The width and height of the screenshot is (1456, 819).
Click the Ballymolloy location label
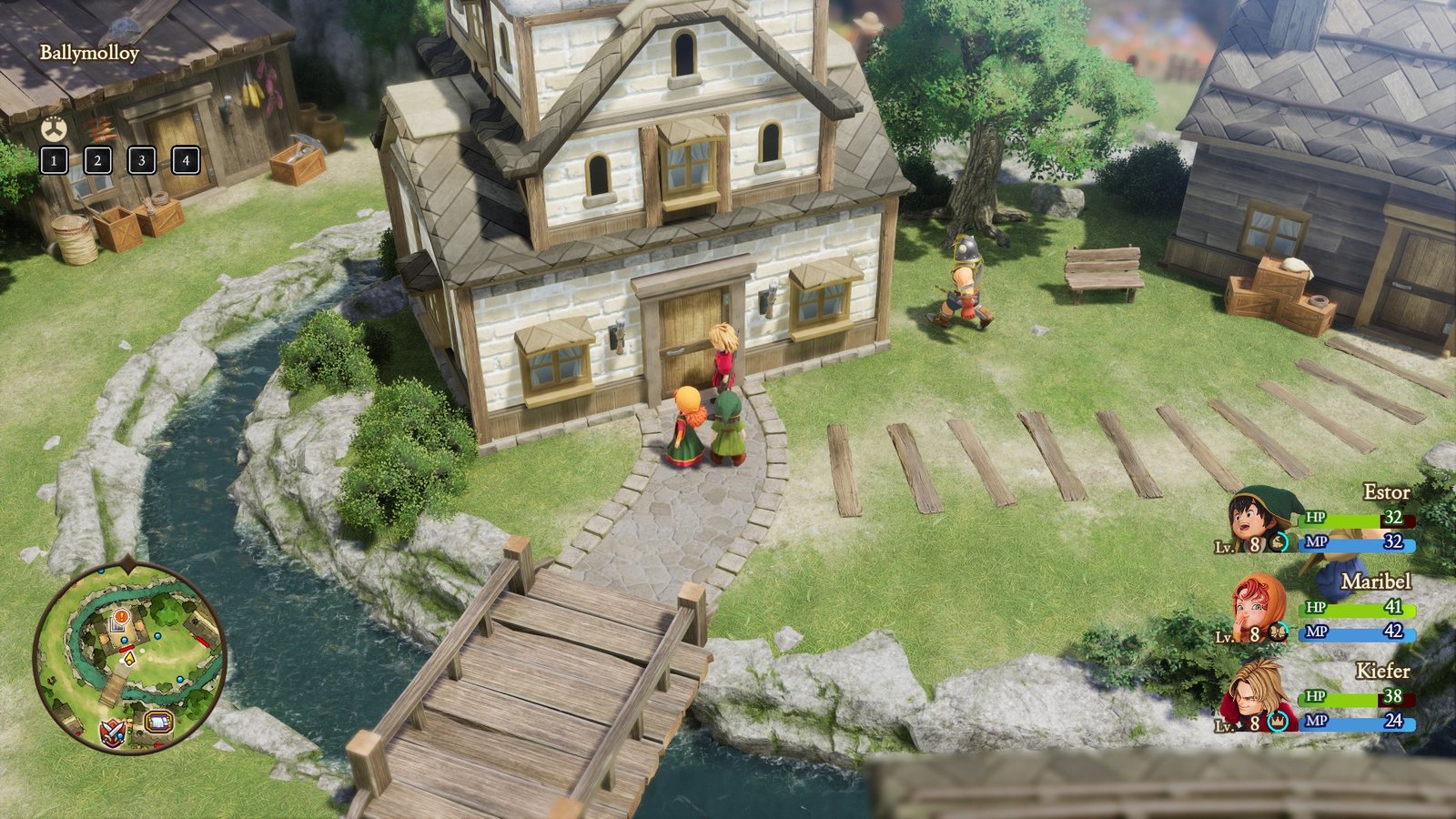click(x=88, y=53)
